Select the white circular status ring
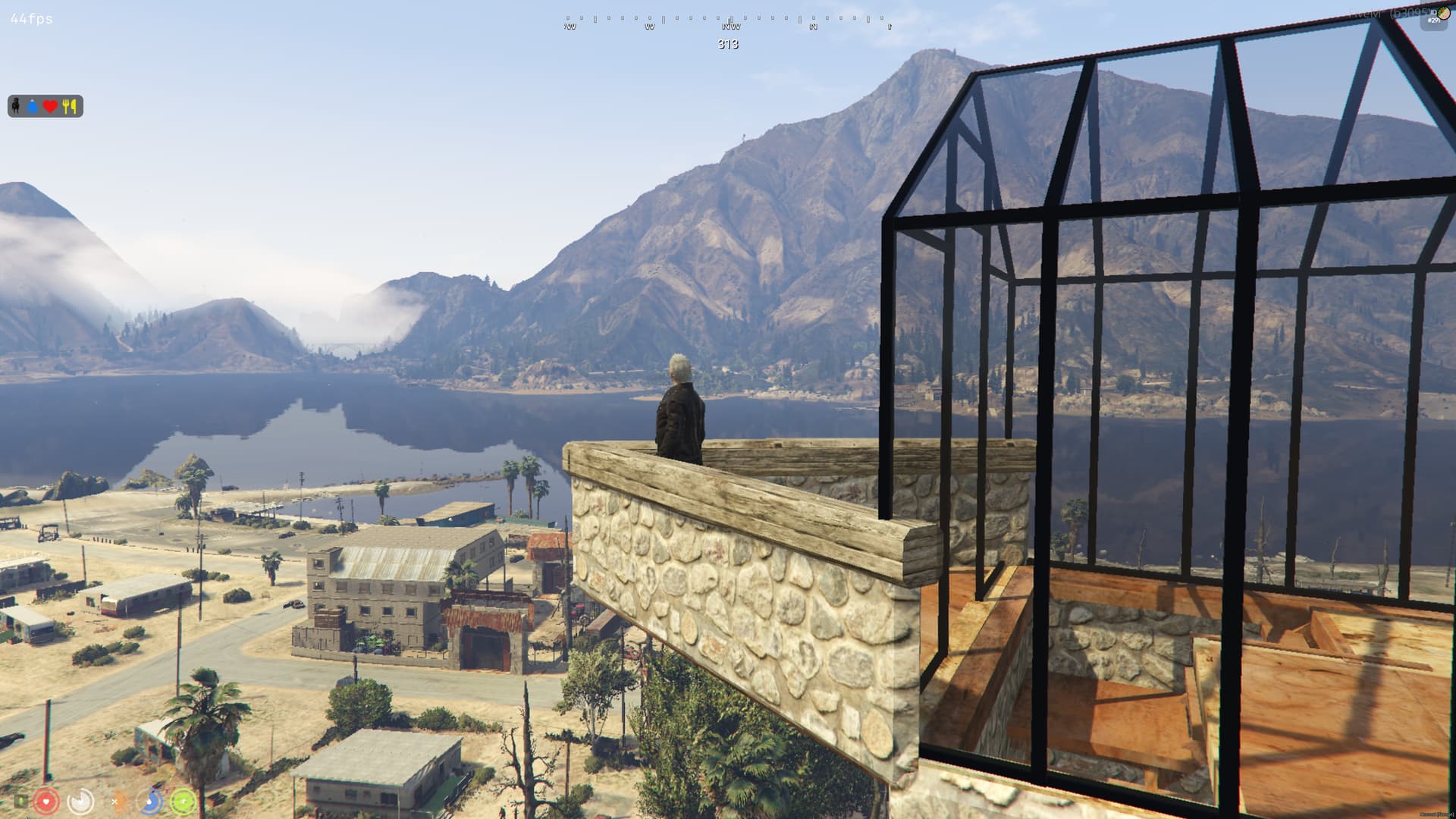 coord(80,801)
